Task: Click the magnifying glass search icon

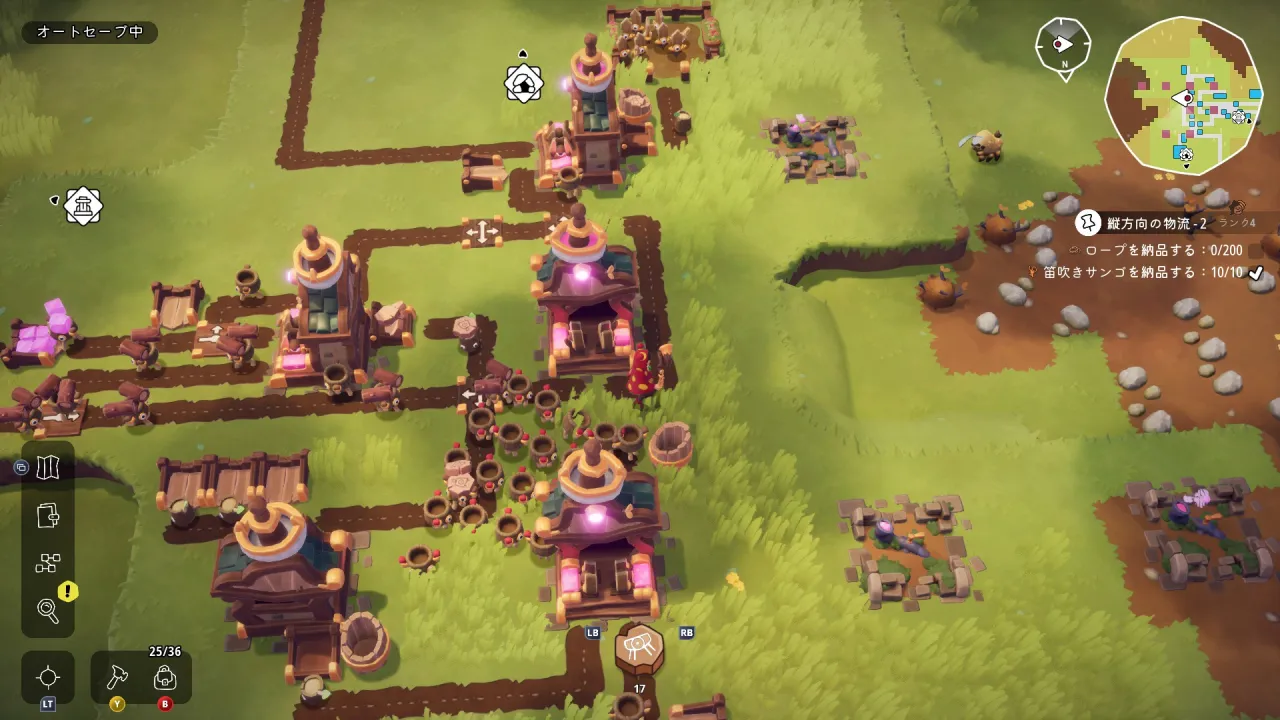Action: click(x=48, y=610)
